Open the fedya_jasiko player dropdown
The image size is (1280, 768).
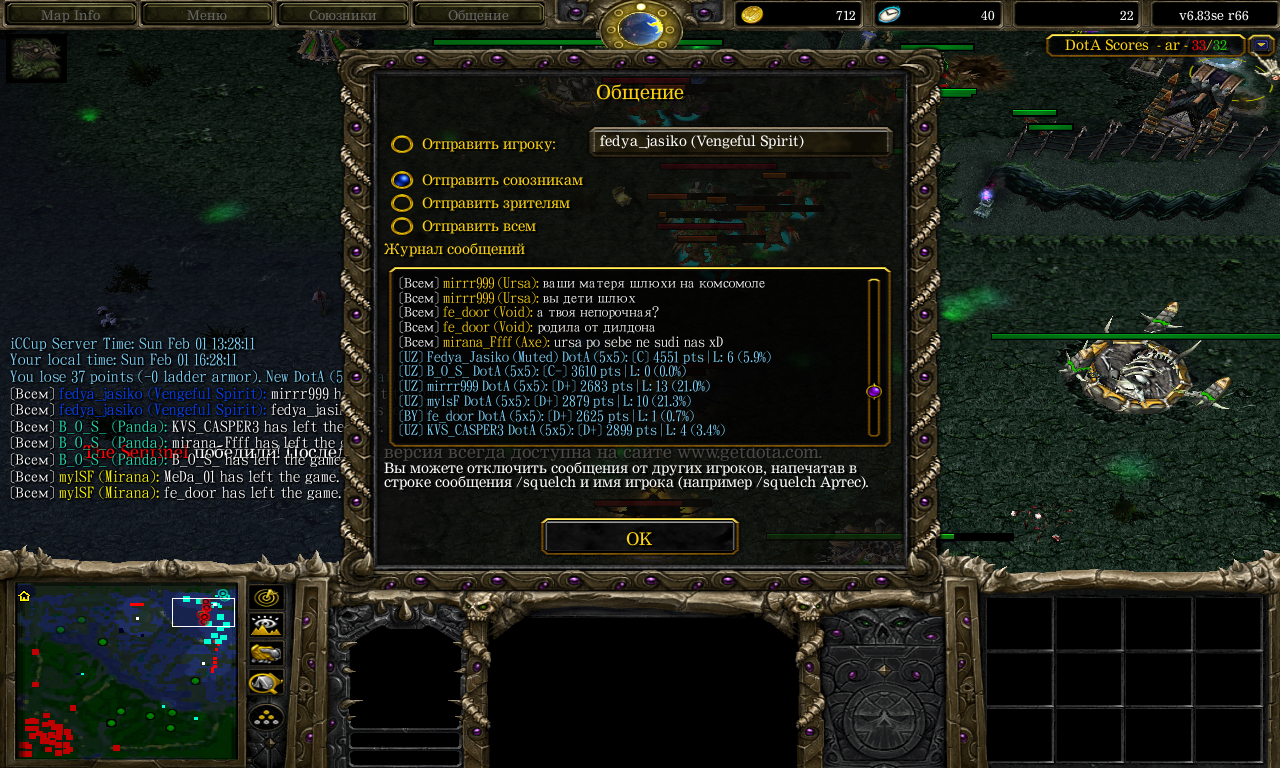(x=740, y=142)
